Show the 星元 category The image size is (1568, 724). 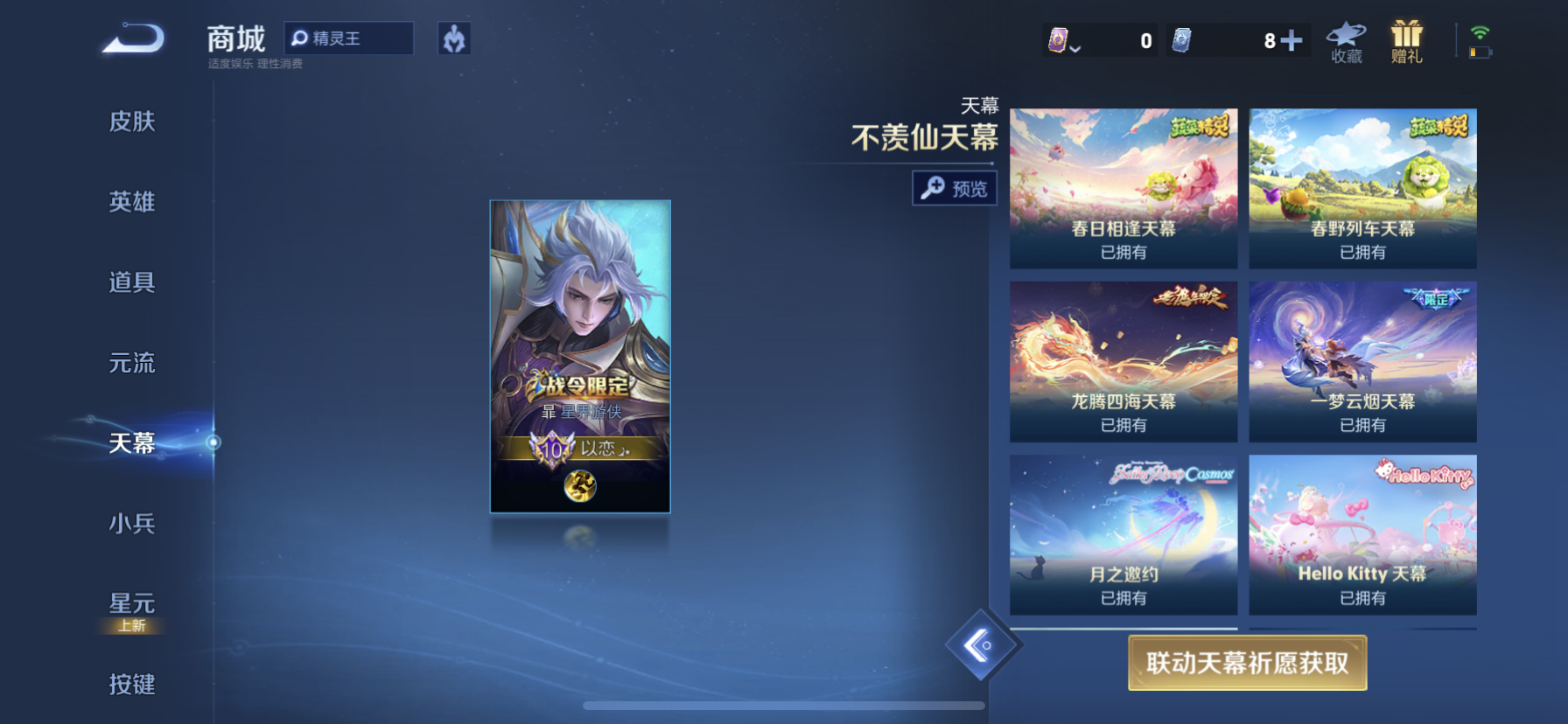[132, 605]
